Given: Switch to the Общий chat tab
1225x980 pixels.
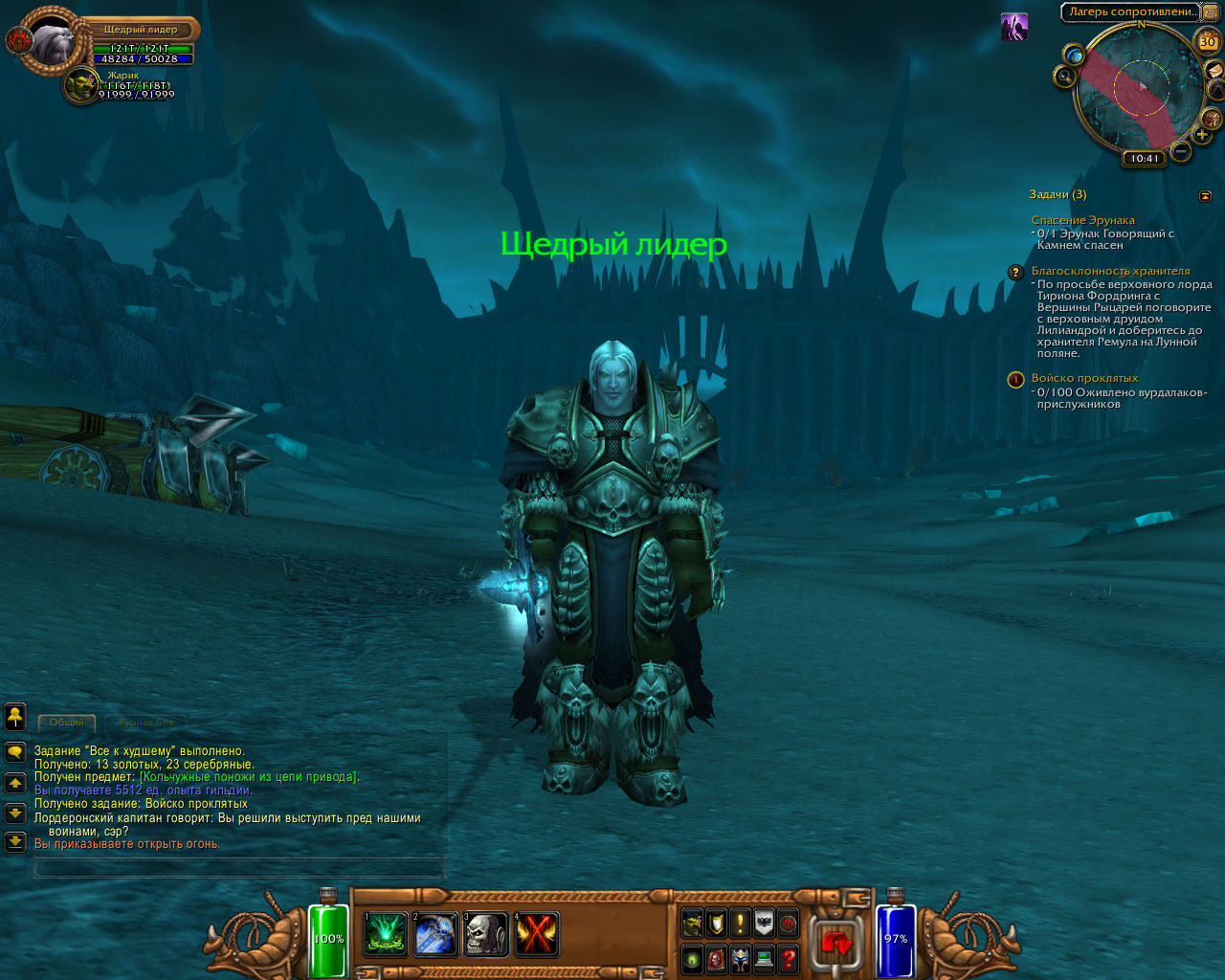Looking at the screenshot, I should [67, 723].
